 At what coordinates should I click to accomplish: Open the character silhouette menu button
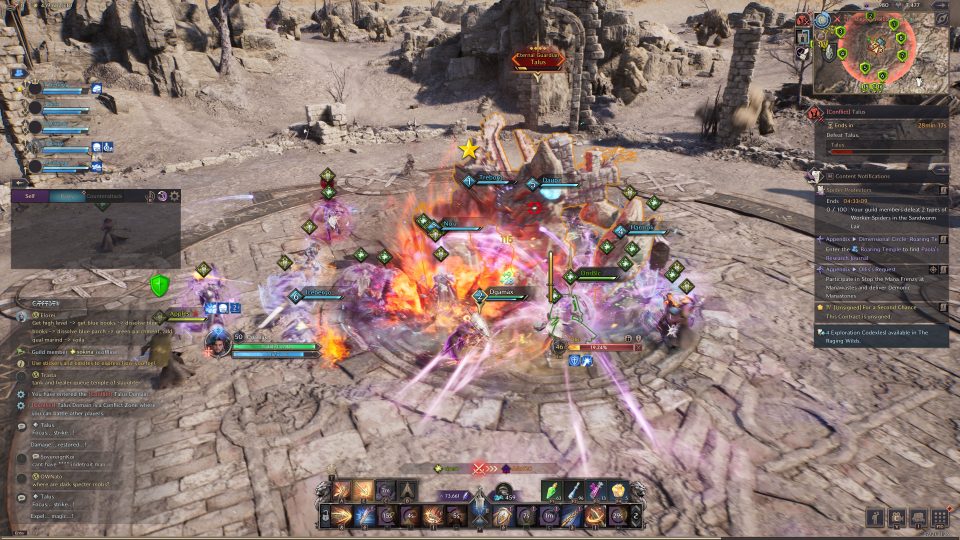[876, 517]
